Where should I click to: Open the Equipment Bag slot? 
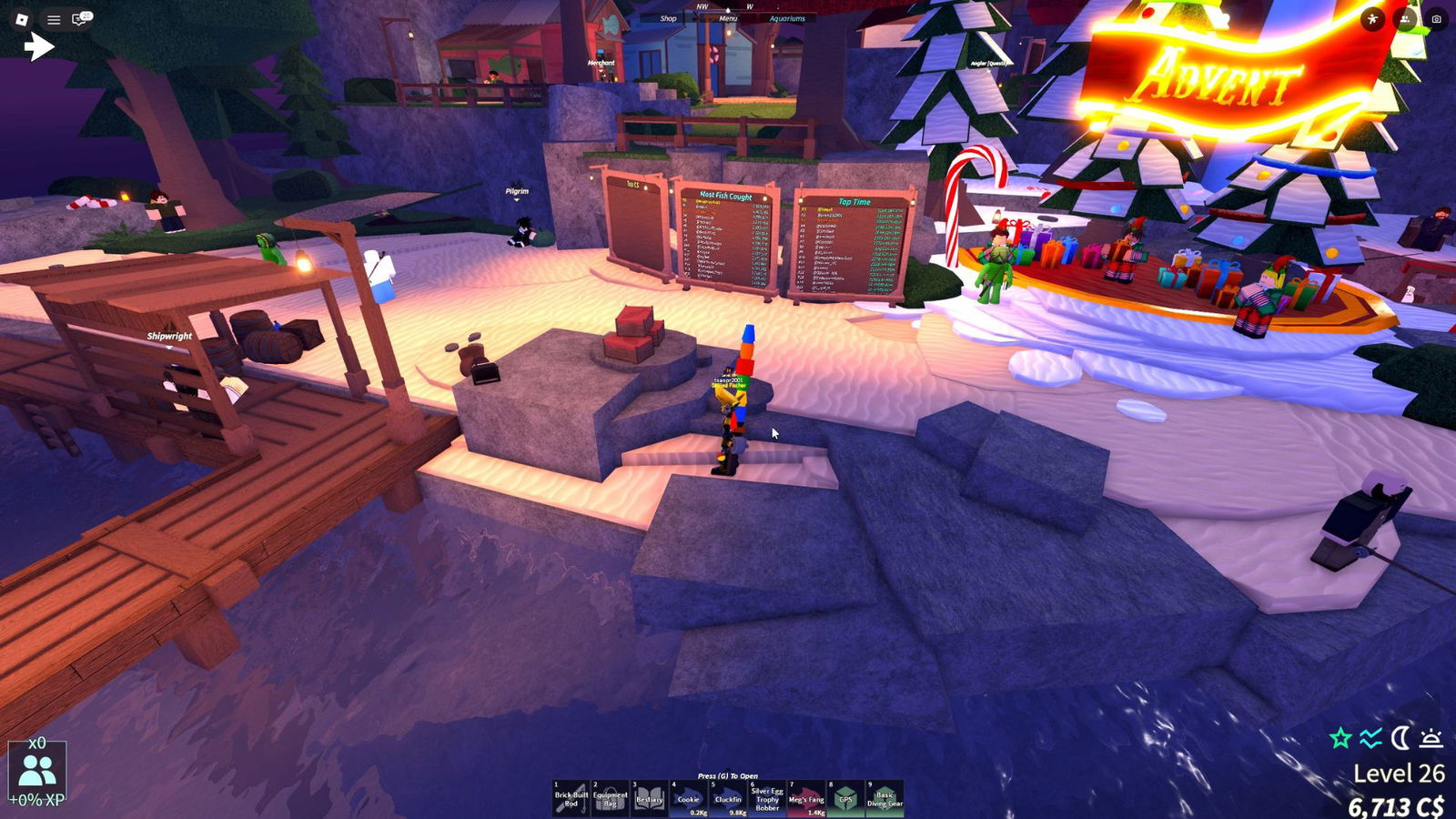pos(611,798)
